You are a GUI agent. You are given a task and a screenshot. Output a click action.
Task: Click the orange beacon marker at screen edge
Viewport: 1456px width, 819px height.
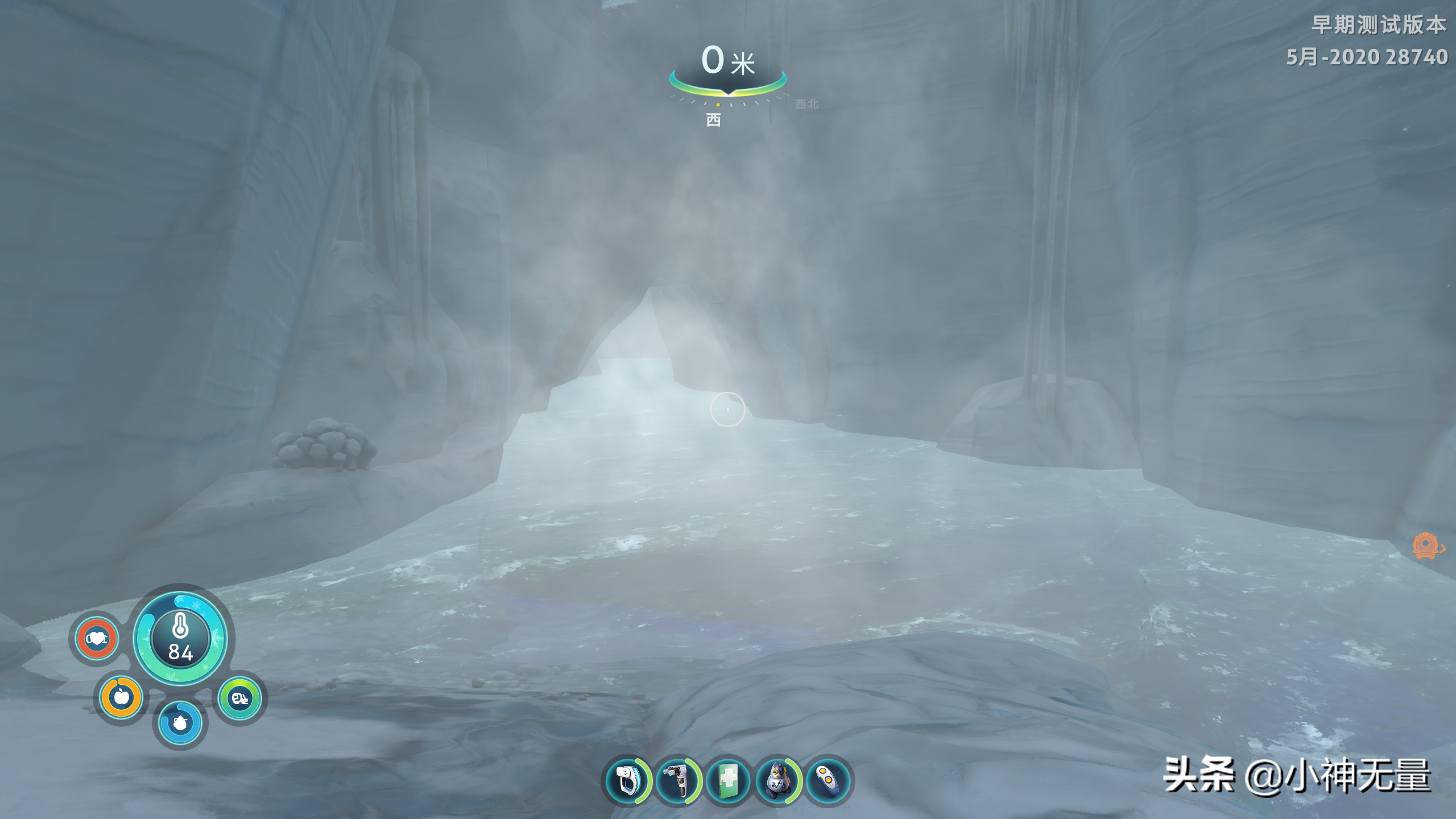coord(1425,546)
